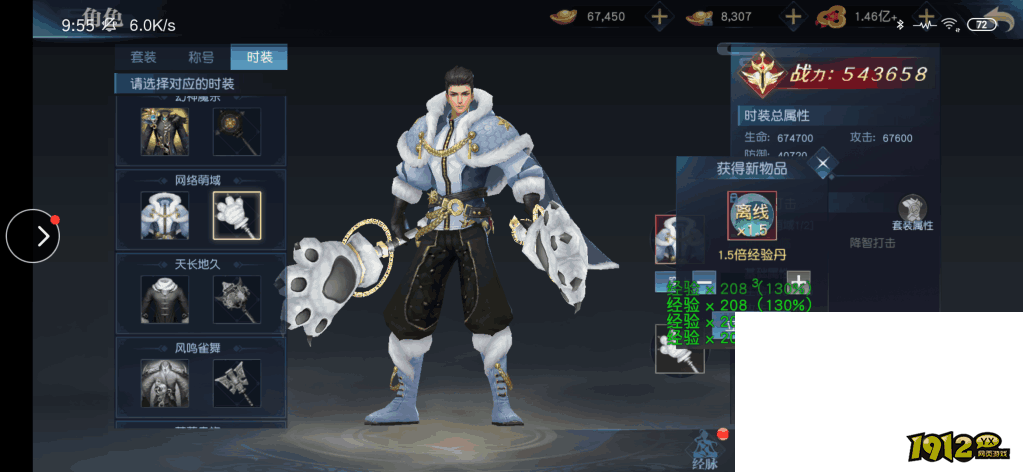Open the 经脉 menu
Image resolution: width=1023 pixels, height=472 pixels.
pyautogui.click(x=704, y=450)
